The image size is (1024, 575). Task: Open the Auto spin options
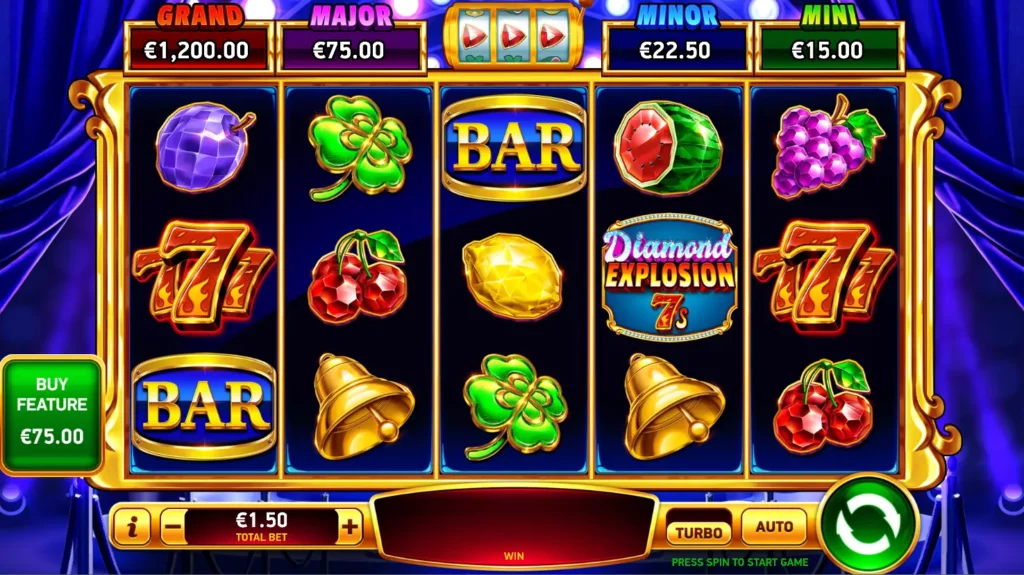(x=774, y=527)
